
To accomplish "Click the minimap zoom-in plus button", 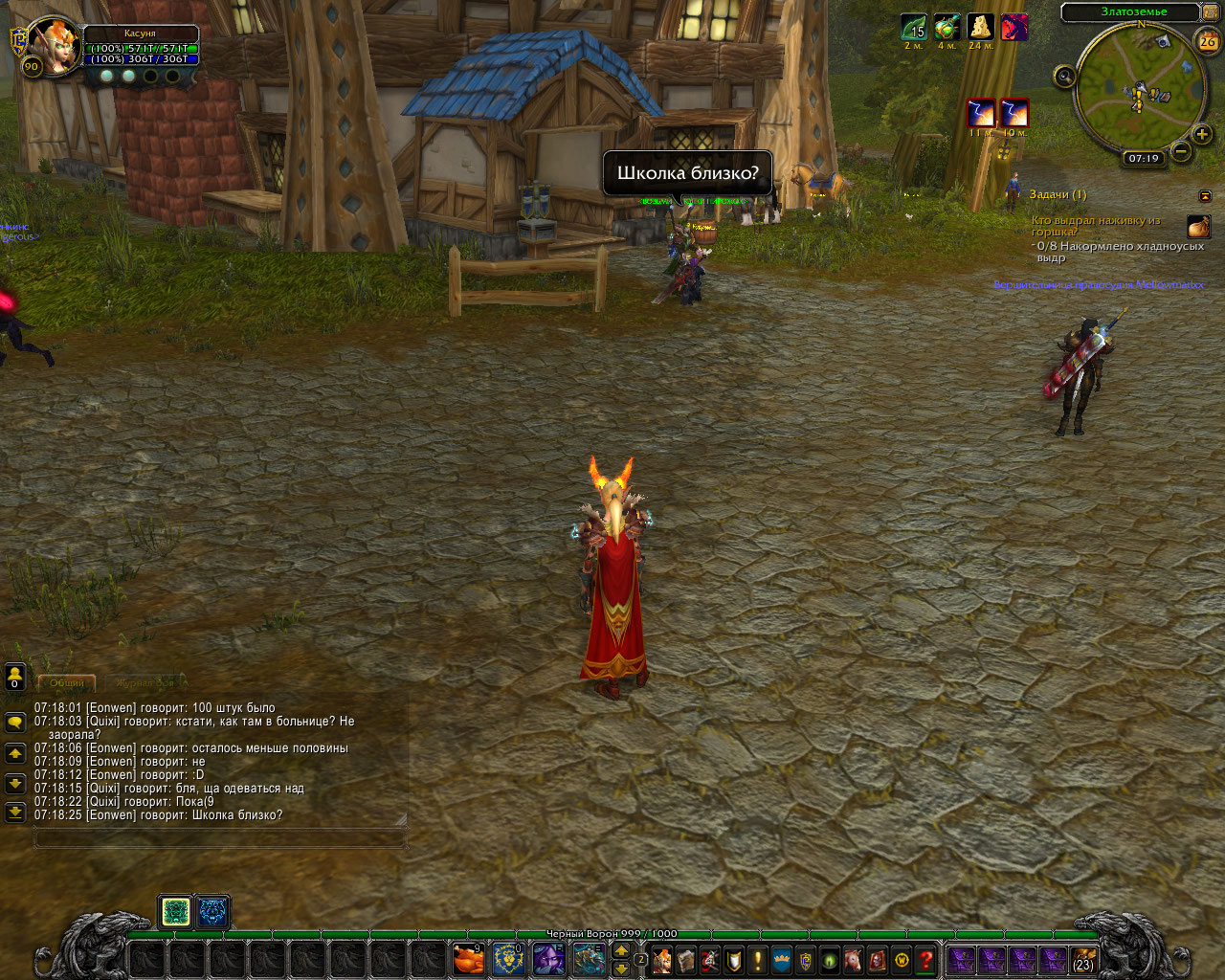I will (x=1202, y=134).
